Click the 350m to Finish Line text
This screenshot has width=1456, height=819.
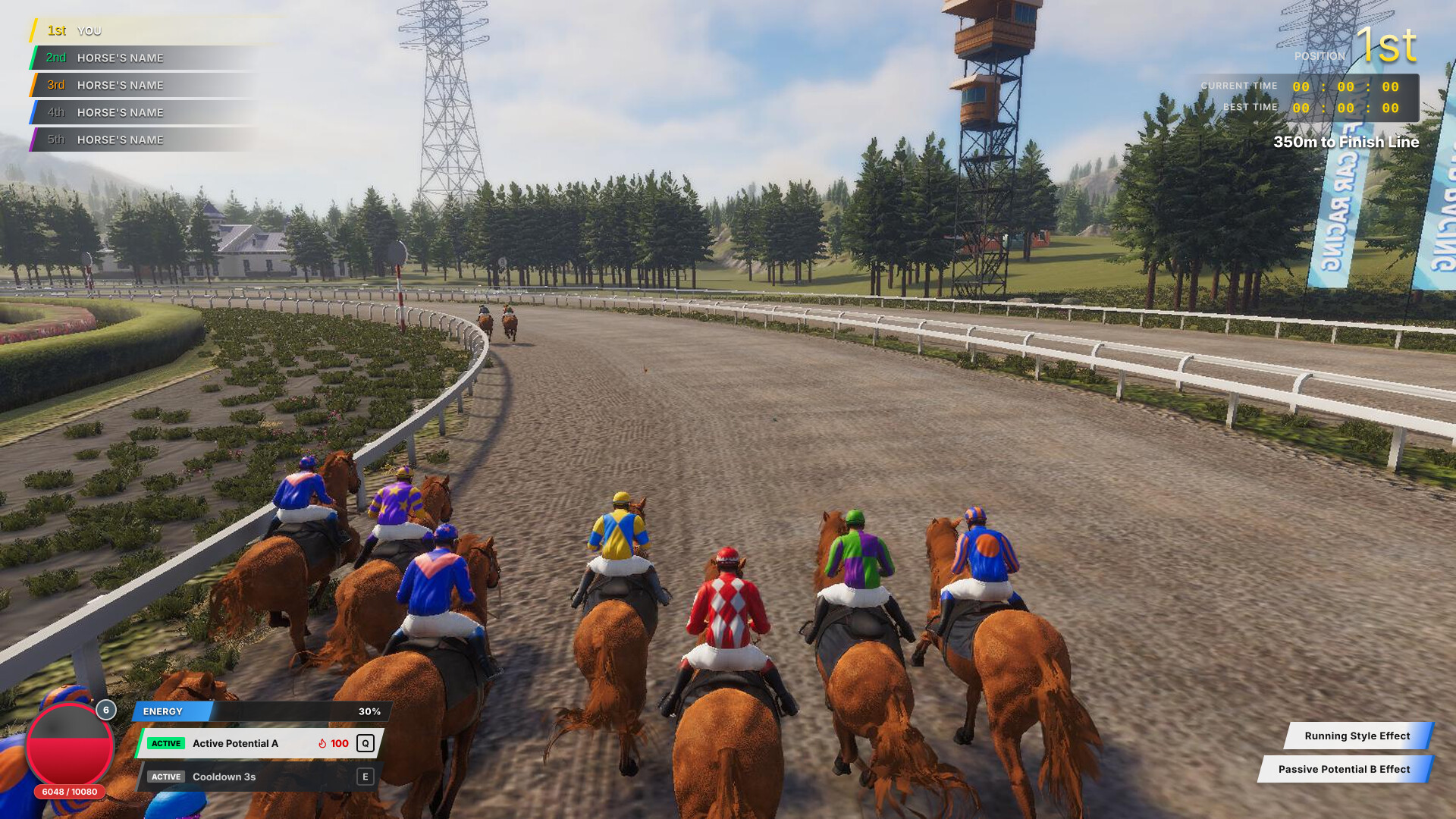[1346, 142]
